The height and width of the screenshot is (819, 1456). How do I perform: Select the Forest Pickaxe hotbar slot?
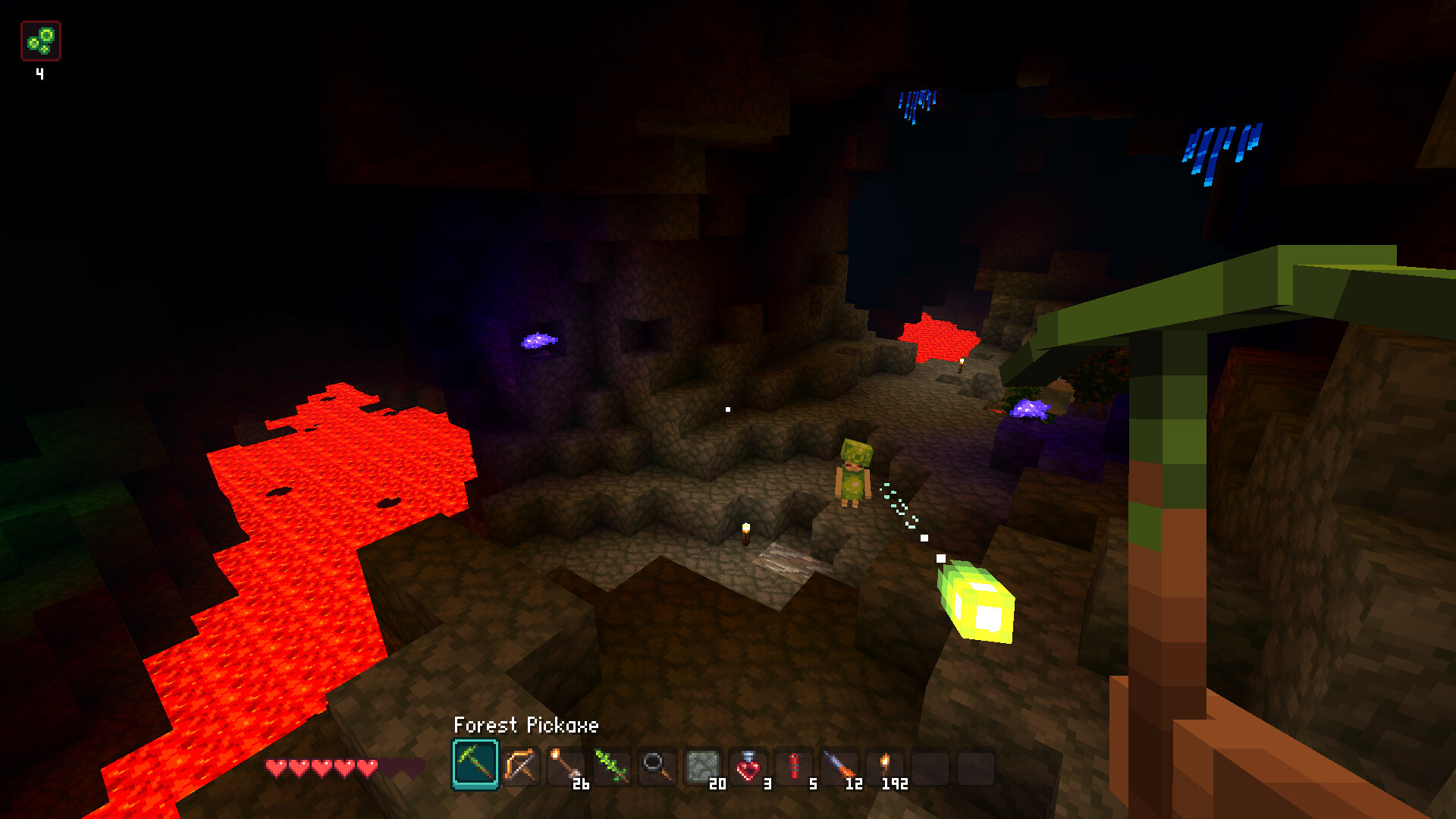point(475,764)
